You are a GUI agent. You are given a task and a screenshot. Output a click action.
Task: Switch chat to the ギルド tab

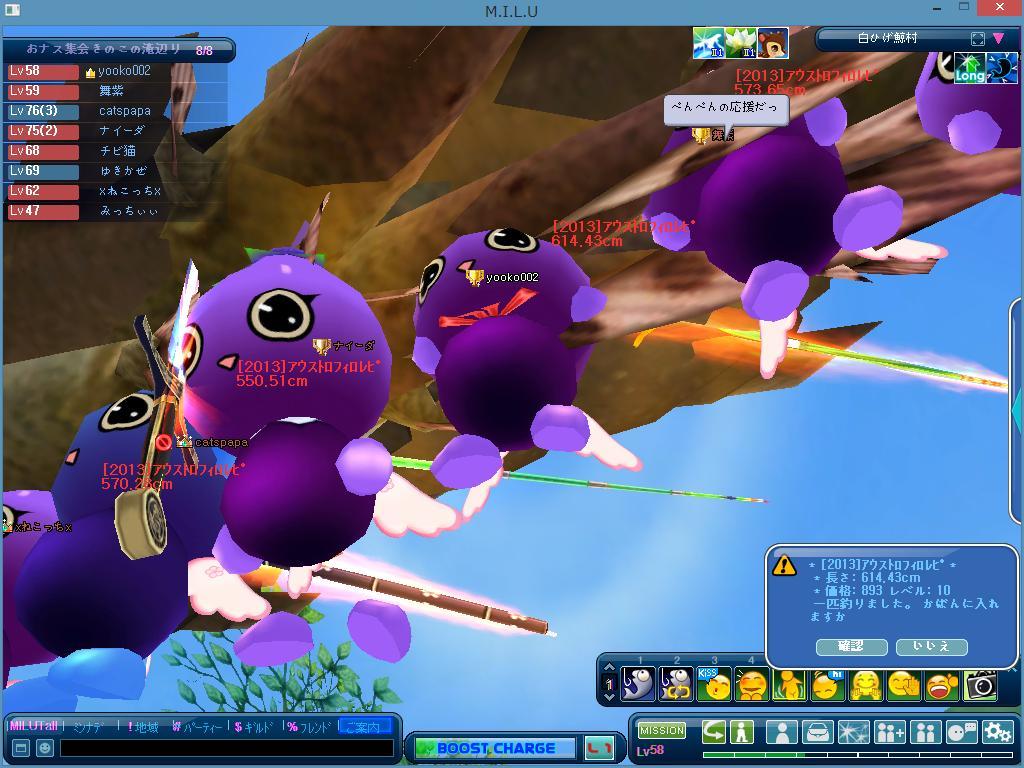pos(258,727)
